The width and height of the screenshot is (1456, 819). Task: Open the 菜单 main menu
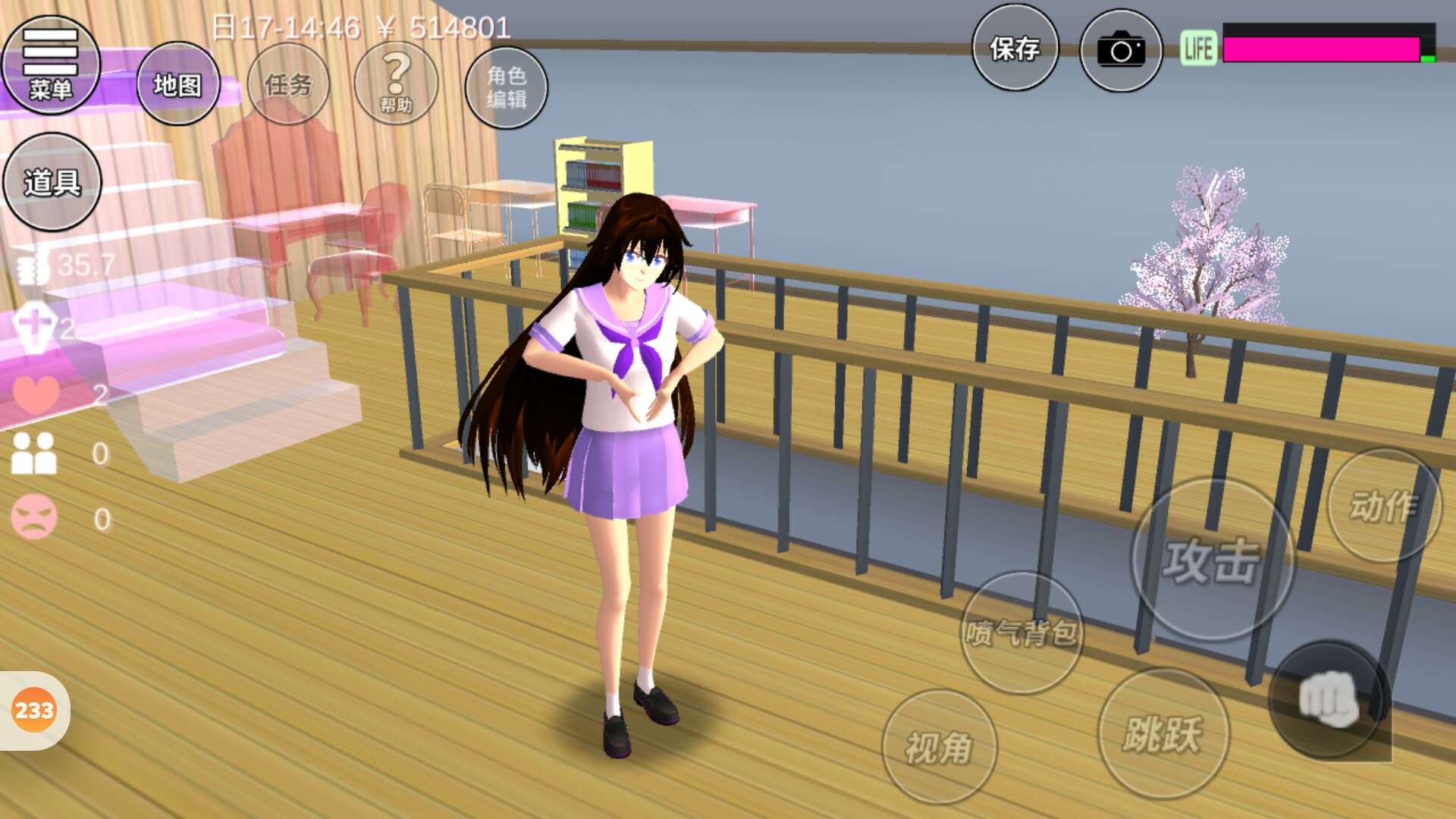pyautogui.click(x=51, y=65)
